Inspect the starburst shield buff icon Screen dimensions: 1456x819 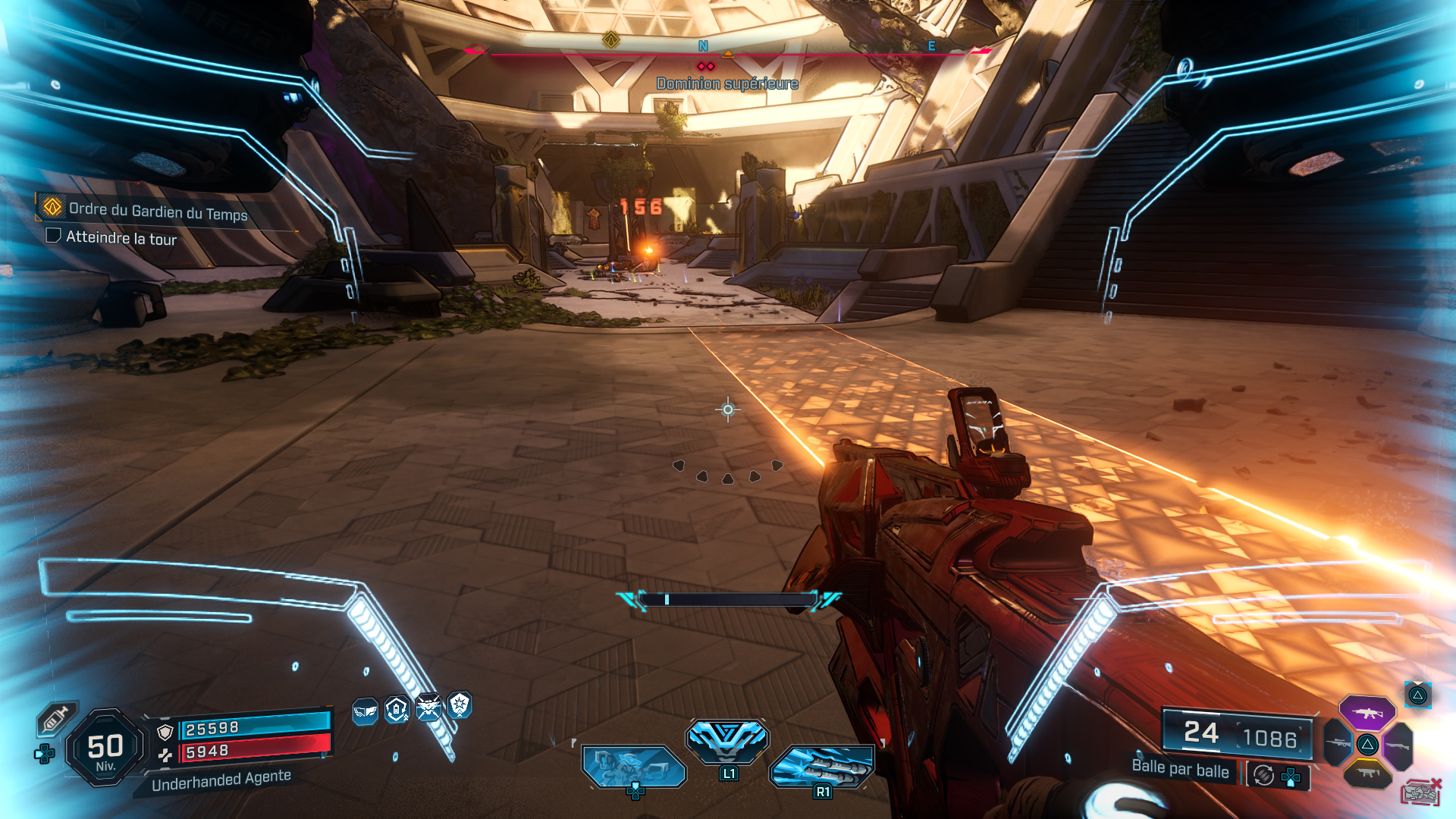[460, 705]
